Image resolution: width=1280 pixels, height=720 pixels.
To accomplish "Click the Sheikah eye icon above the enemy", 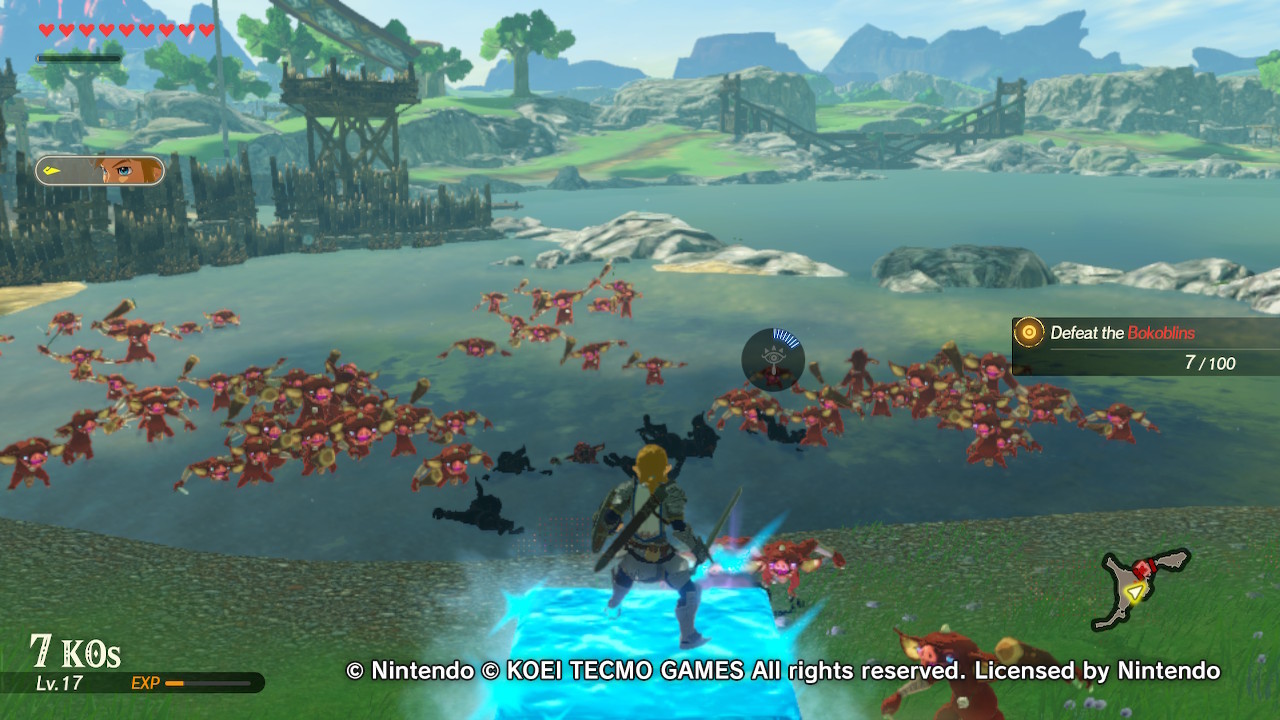I will click(x=771, y=358).
